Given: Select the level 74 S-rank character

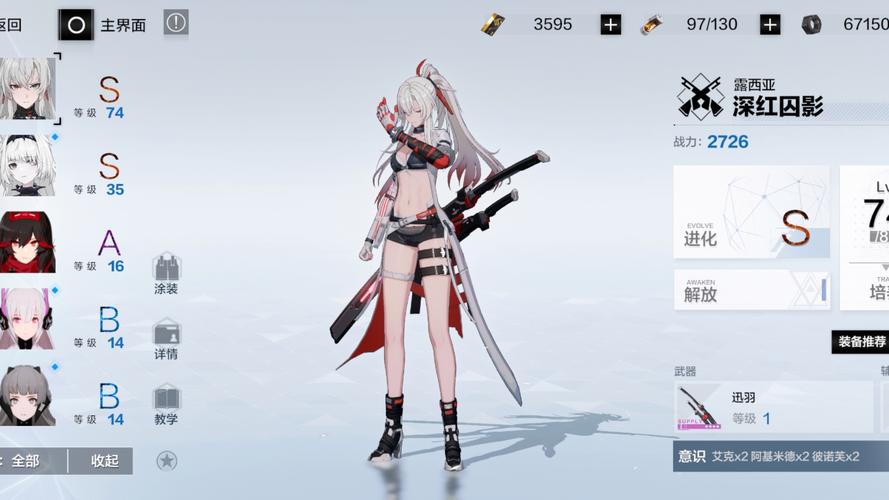Looking at the screenshot, I should click(x=29, y=89).
